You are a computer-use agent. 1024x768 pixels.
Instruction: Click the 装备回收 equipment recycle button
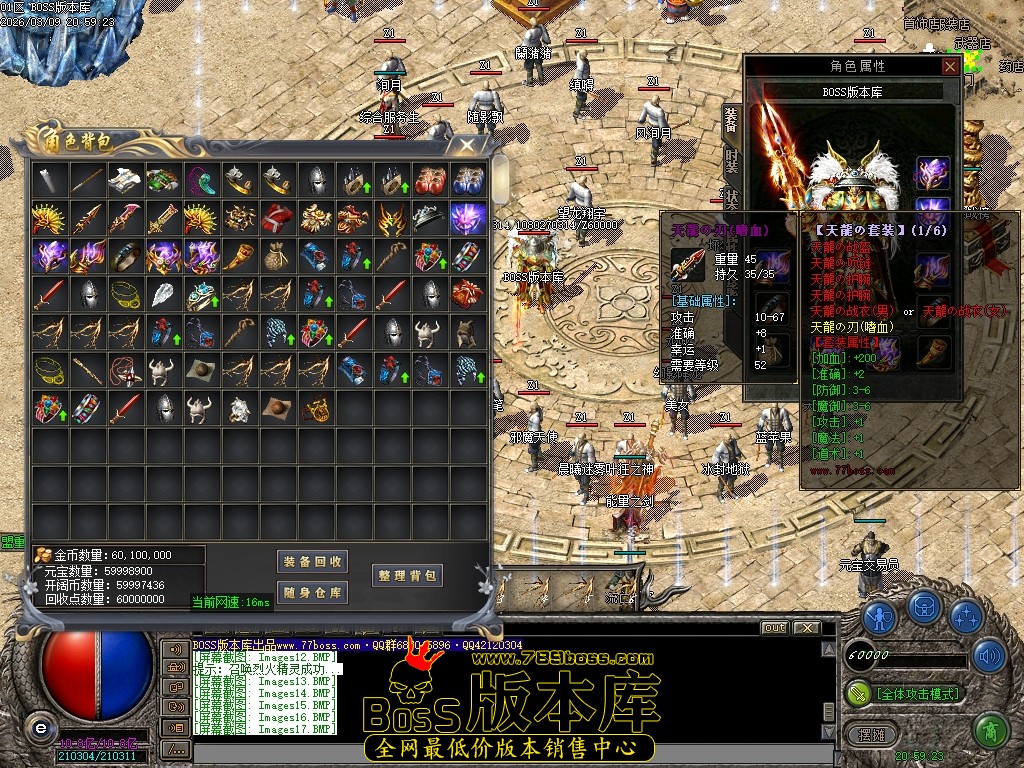point(312,561)
